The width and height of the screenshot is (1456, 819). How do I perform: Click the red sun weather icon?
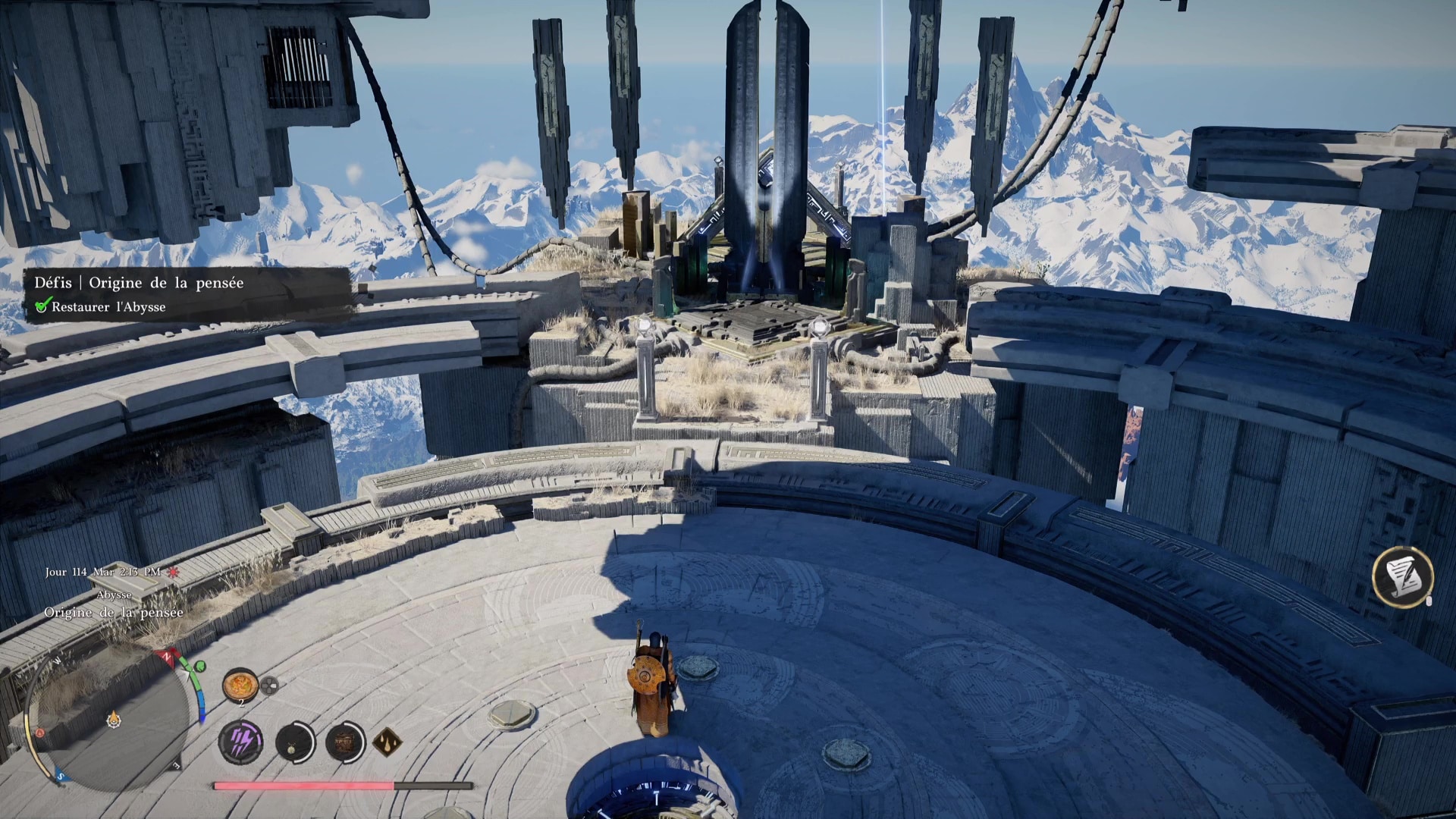click(x=174, y=572)
